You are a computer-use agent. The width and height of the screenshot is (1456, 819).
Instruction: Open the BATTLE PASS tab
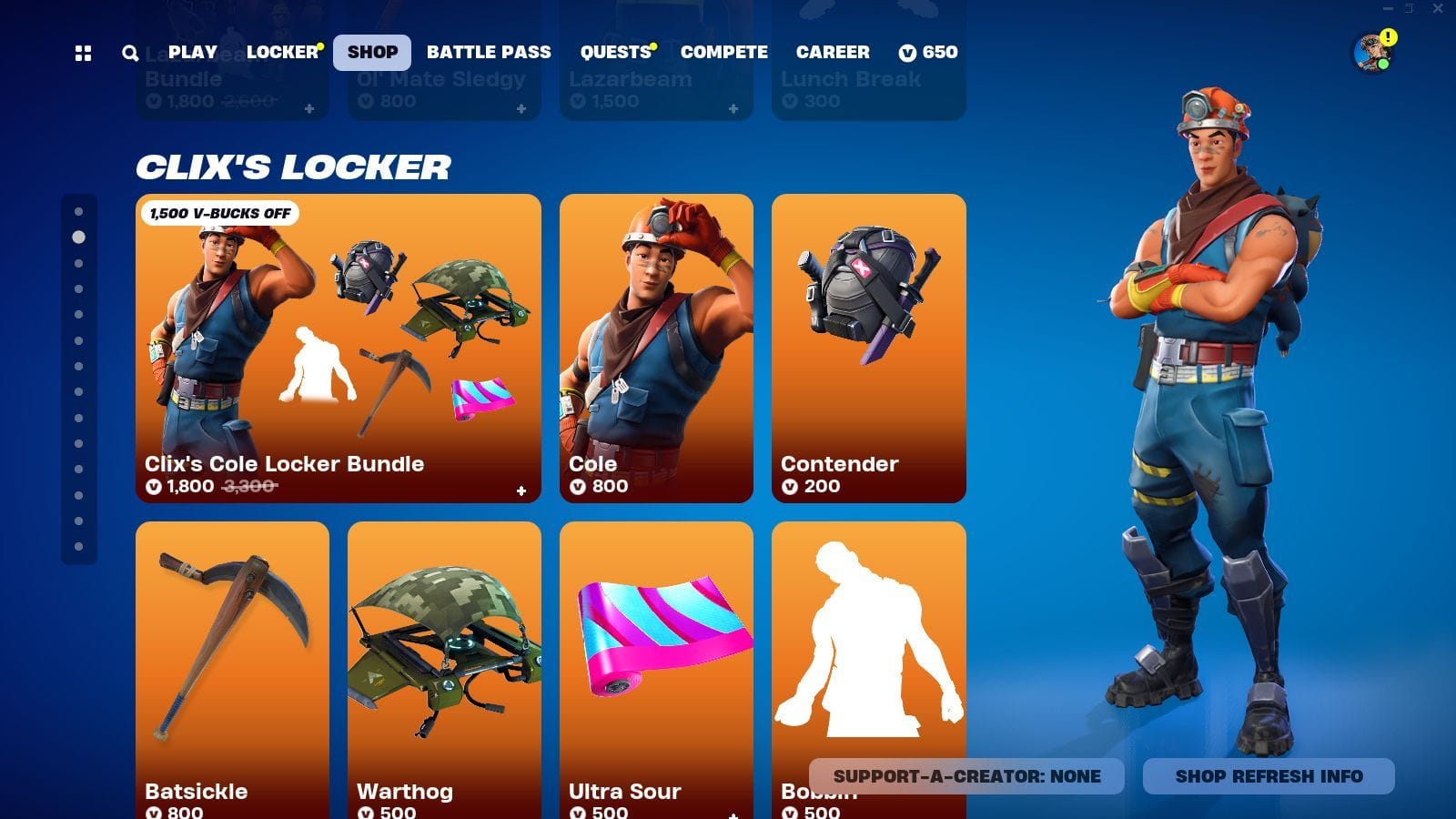489,52
